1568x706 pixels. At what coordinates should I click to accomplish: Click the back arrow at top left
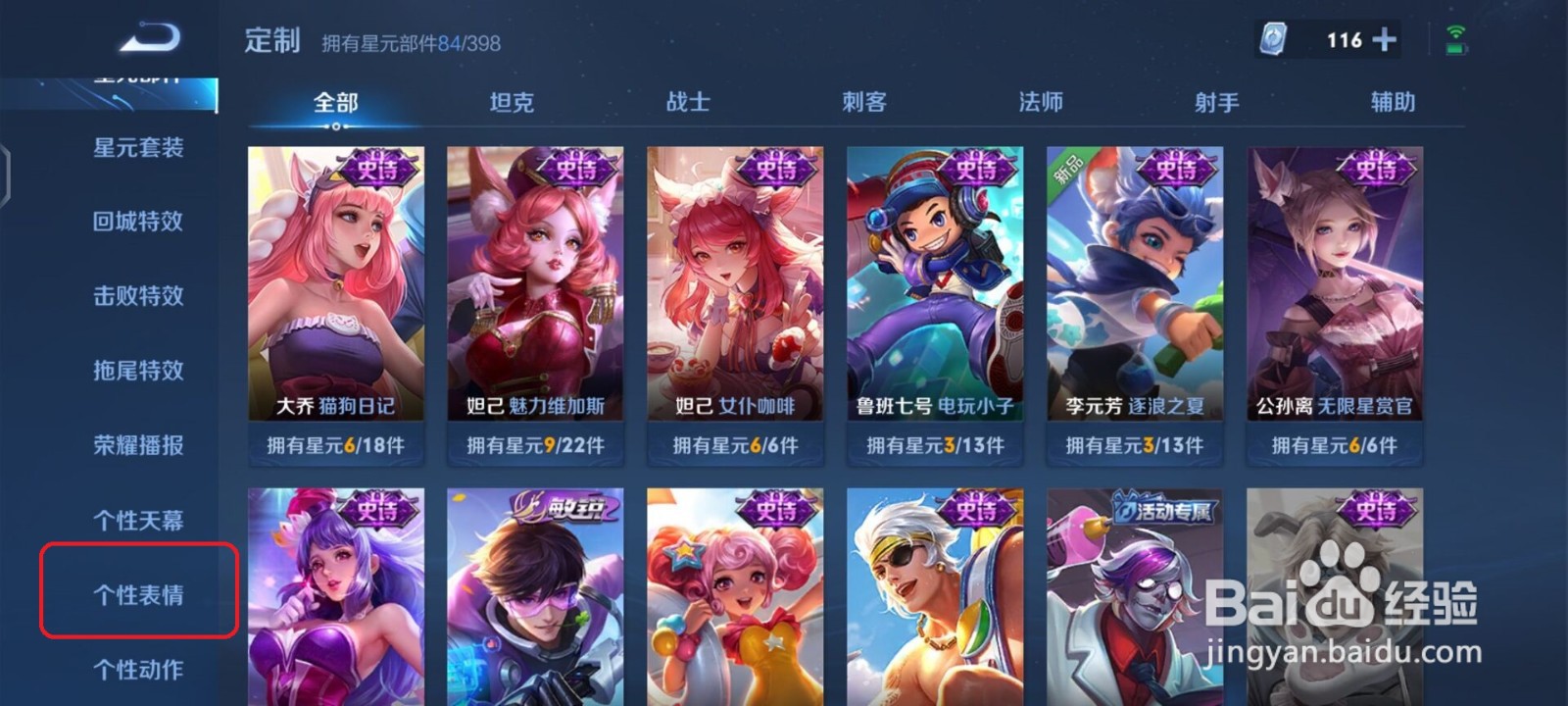click(149, 32)
